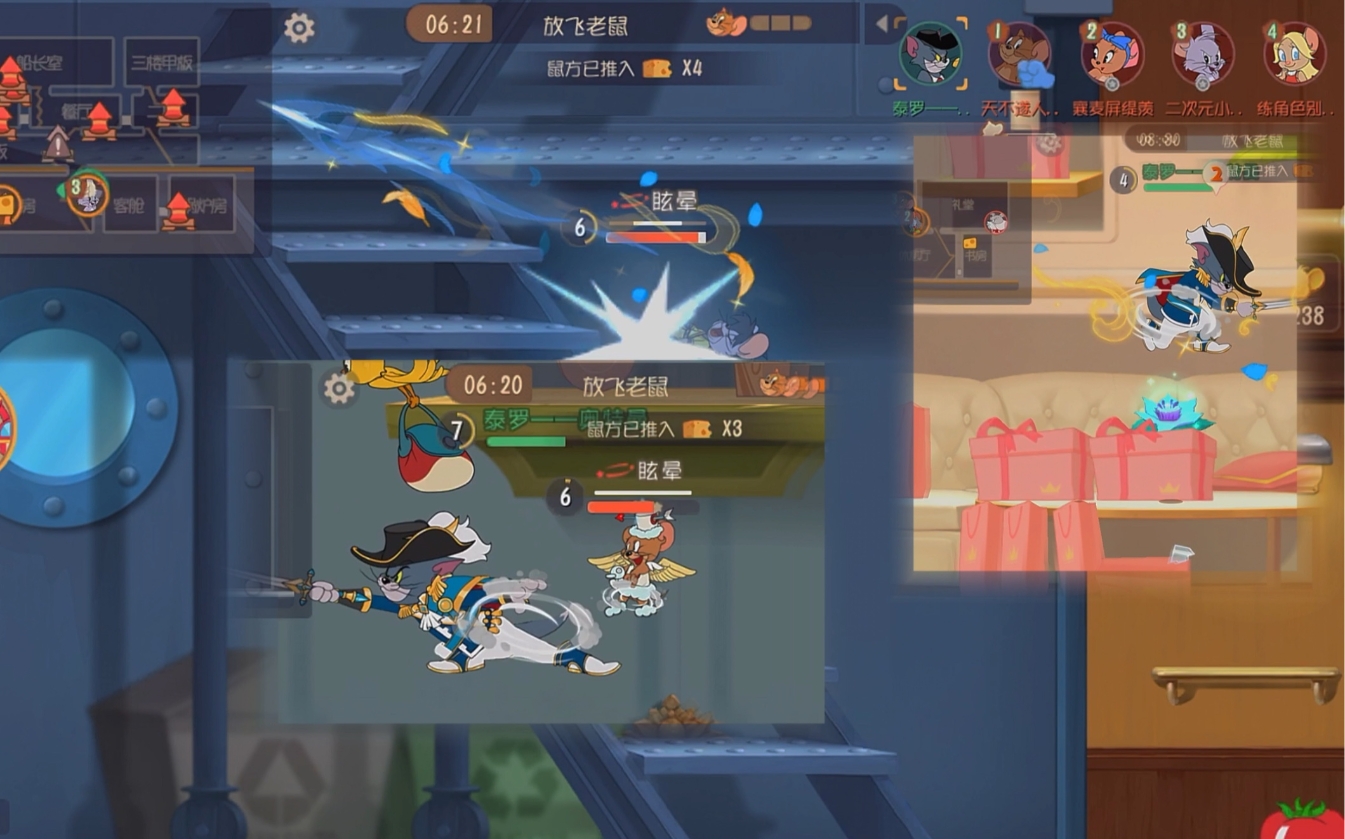Image resolution: width=1345 pixels, height=839 pixels.
Task: Click 船长室 room on minimap
Action: coord(42,63)
